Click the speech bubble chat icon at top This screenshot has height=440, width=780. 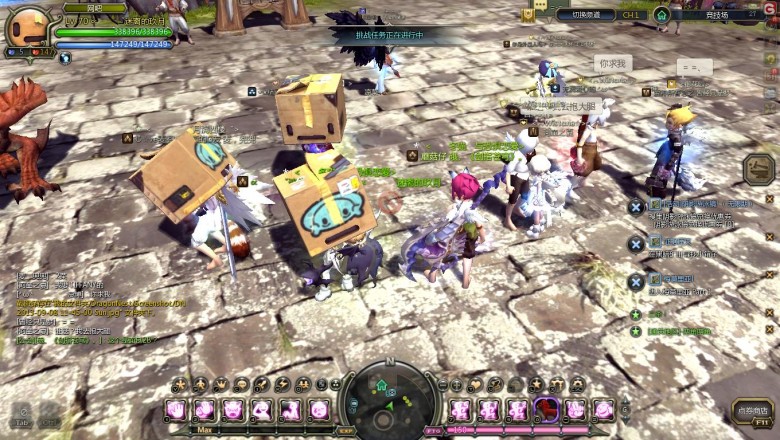click(x=540, y=5)
